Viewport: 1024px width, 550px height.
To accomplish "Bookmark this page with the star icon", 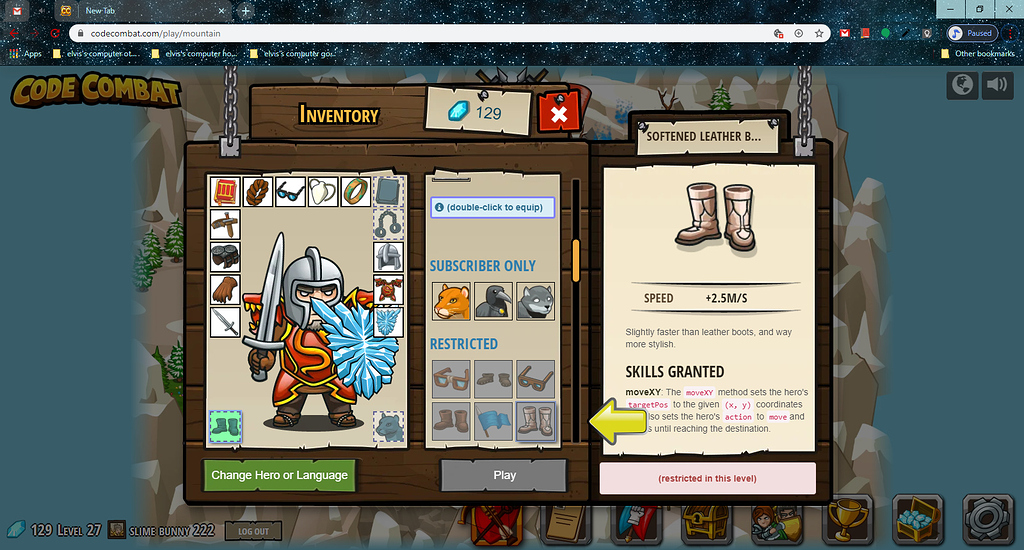I will [x=819, y=33].
